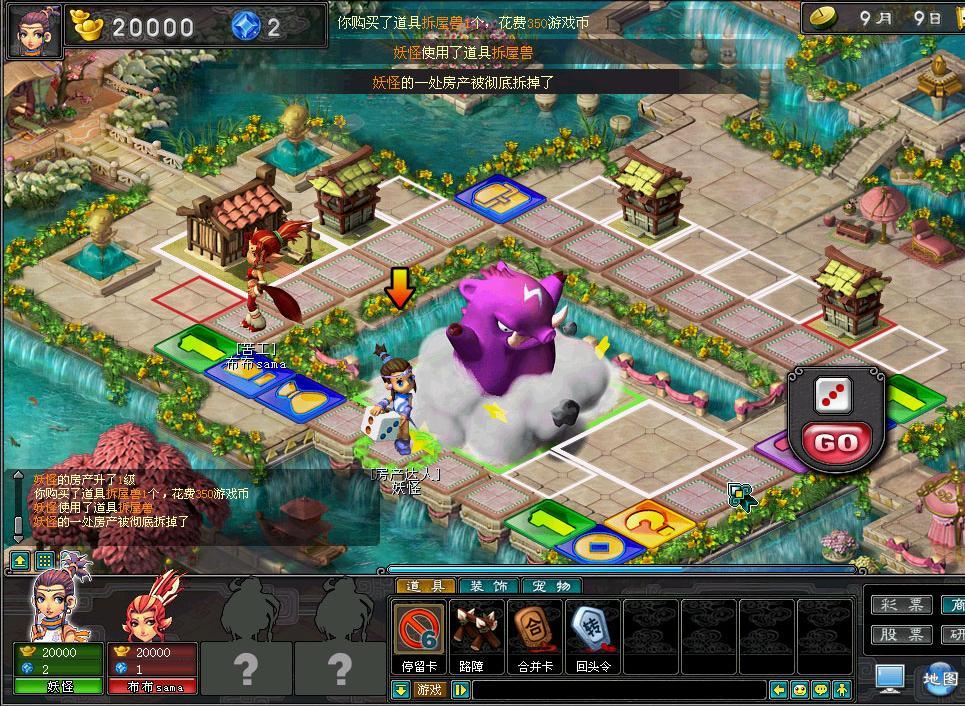Screen dimensions: 965x706
Task: Select the 回头令 turn-around token
Action: pyautogui.click(x=593, y=633)
